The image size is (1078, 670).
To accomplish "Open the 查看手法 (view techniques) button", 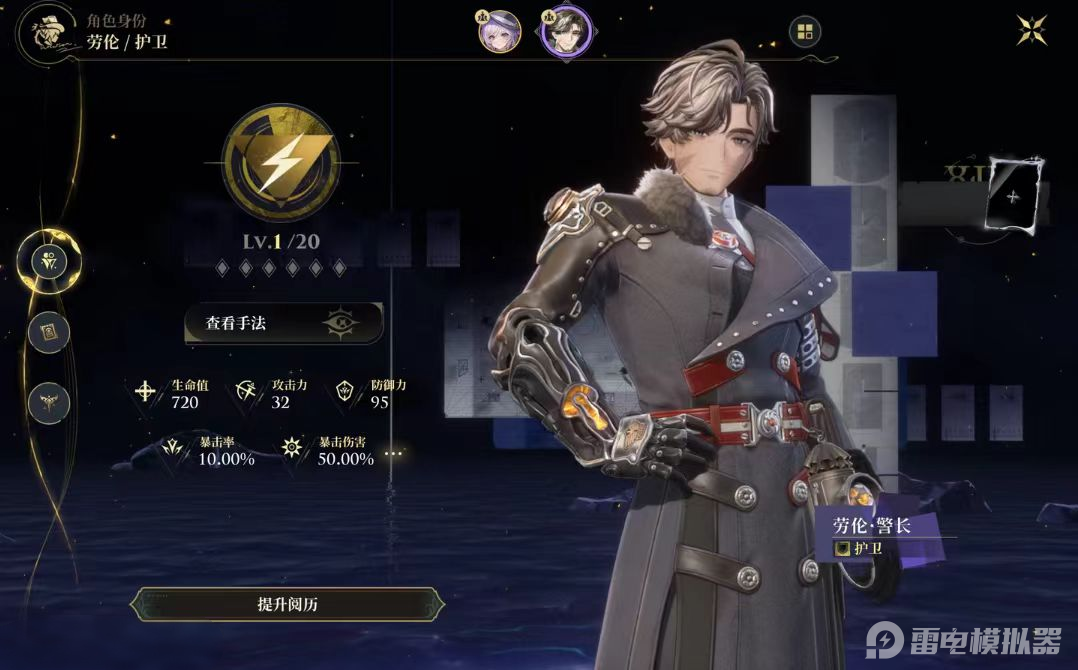I will click(x=283, y=323).
